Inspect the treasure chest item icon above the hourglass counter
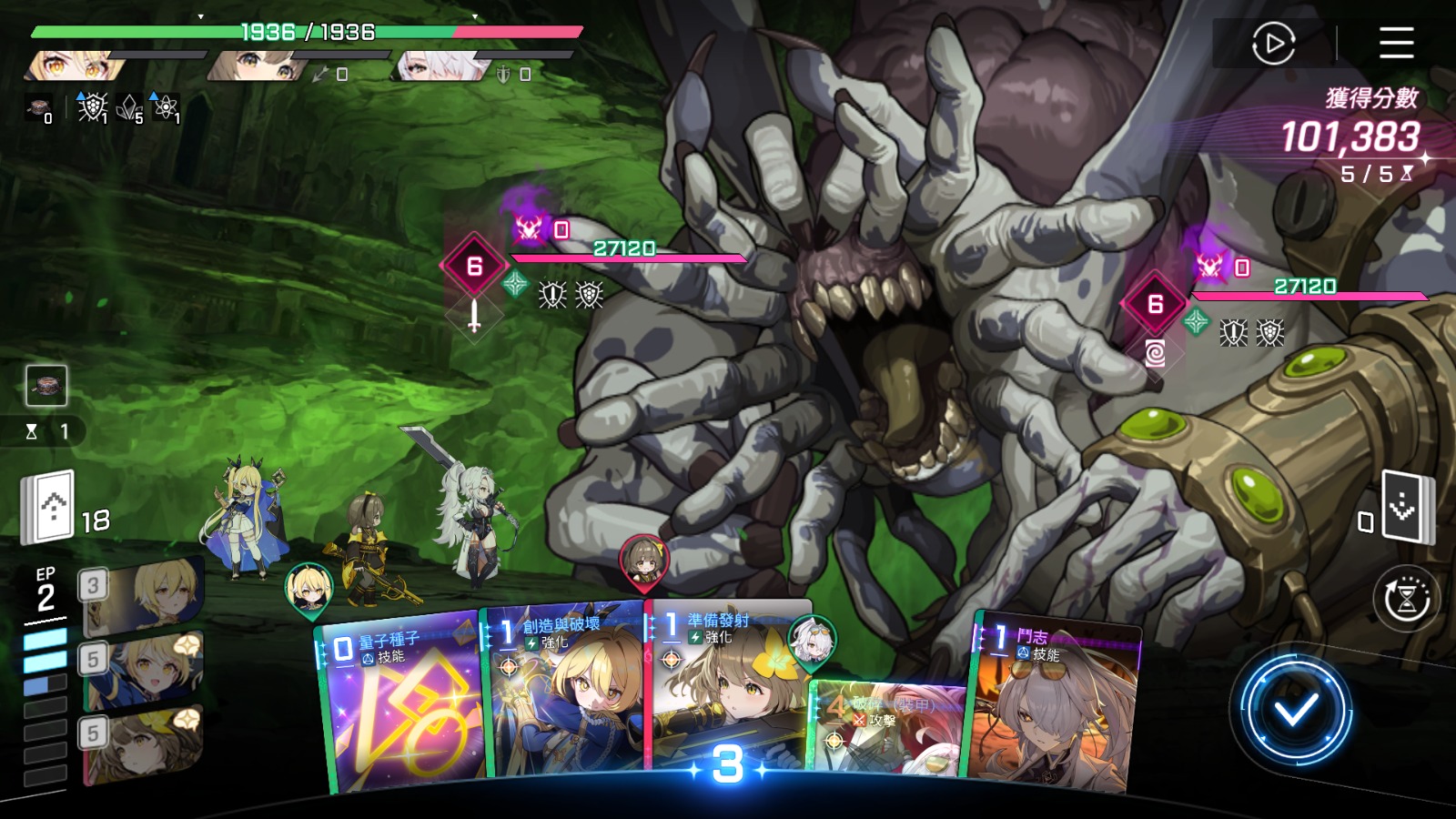 [46, 386]
